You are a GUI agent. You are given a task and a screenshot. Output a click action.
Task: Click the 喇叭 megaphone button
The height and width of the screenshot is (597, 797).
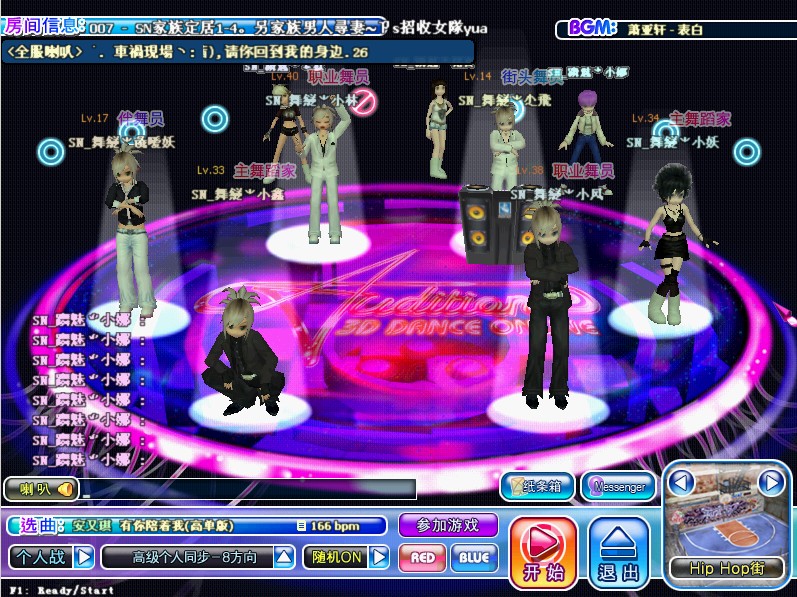[42, 489]
